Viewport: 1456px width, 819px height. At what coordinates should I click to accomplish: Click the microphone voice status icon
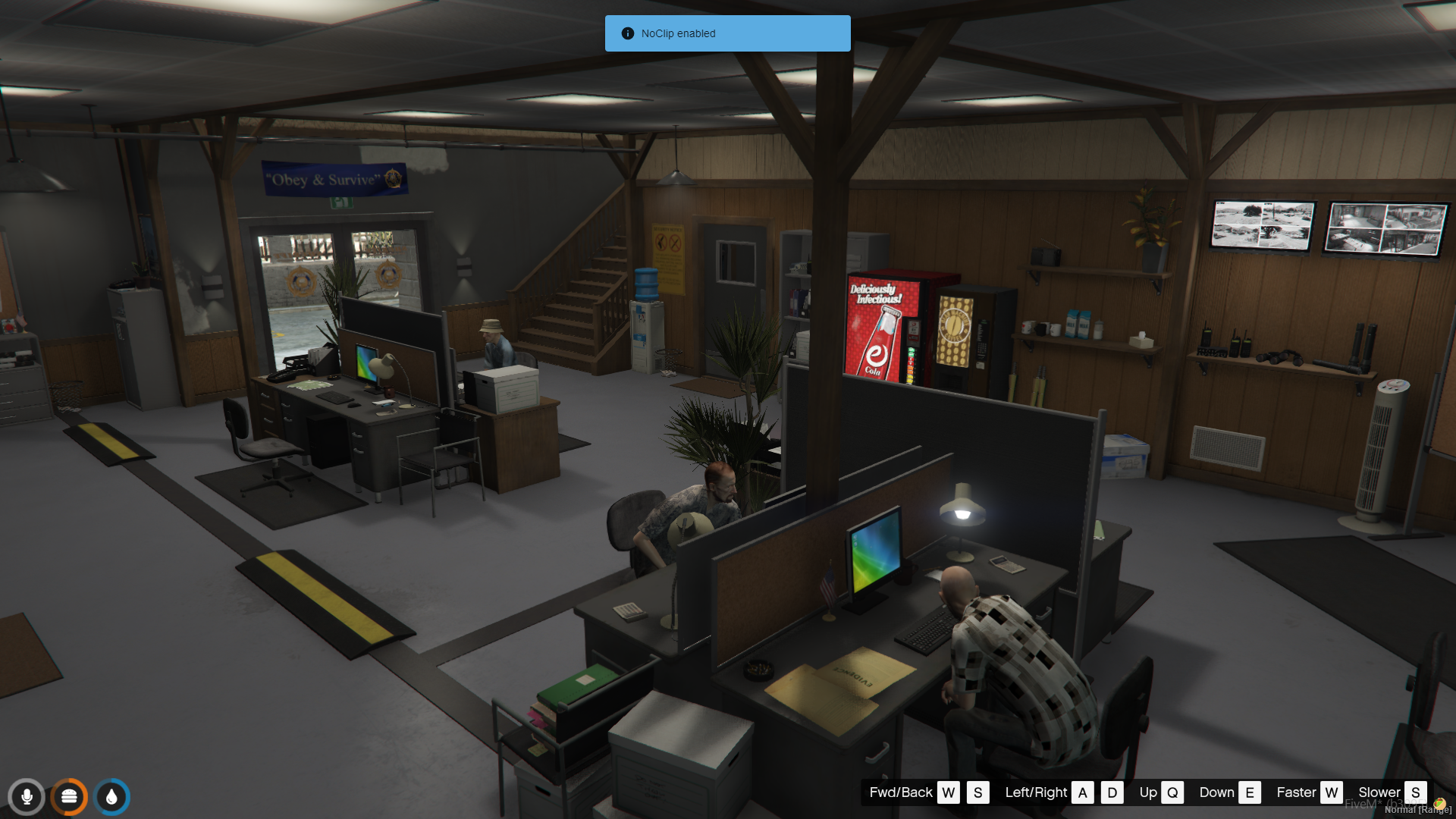point(27,797)
